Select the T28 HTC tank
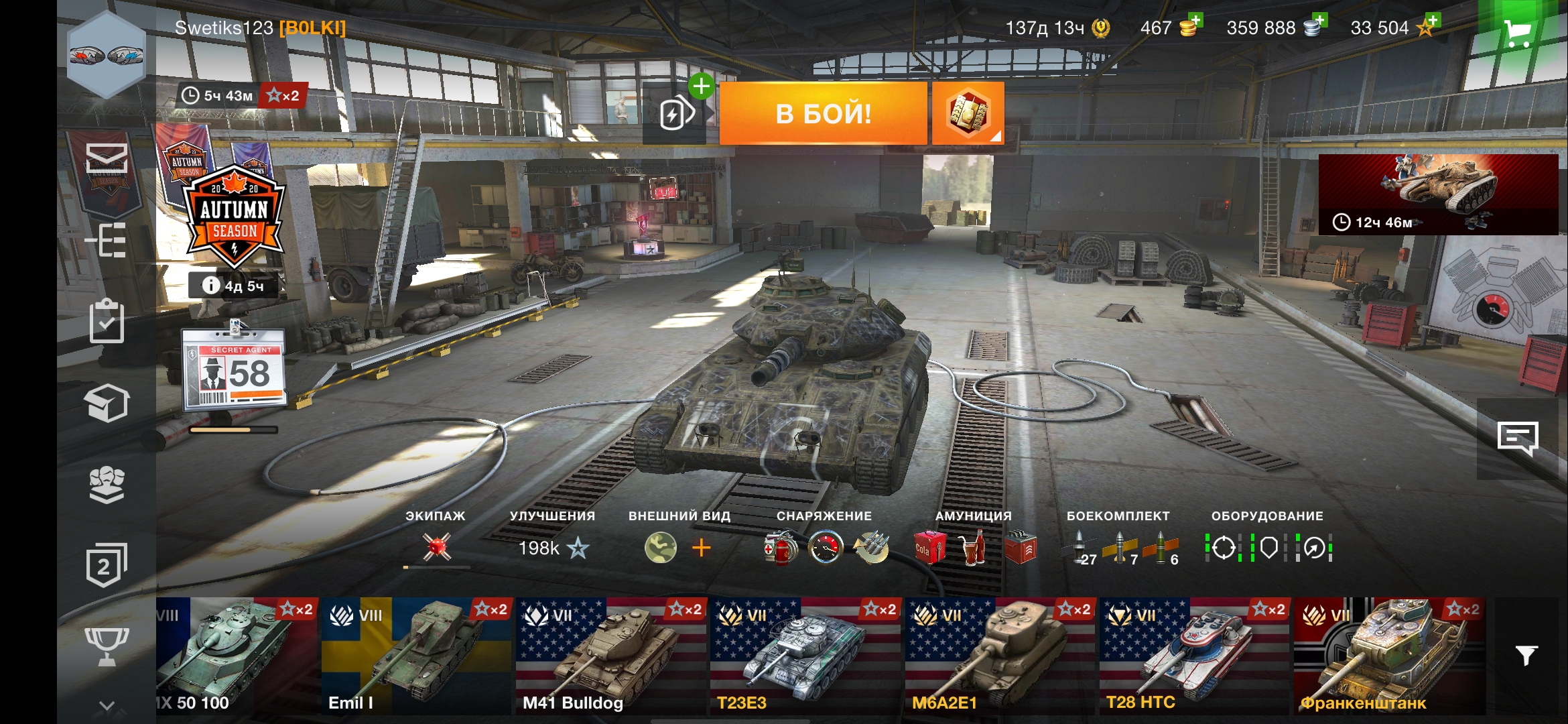1568x724 pixels. 1193,656
